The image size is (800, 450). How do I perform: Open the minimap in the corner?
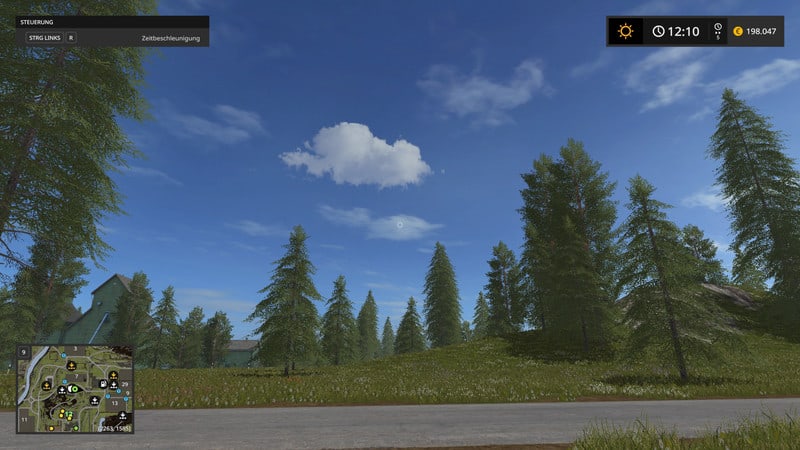(x=75, y=389)
